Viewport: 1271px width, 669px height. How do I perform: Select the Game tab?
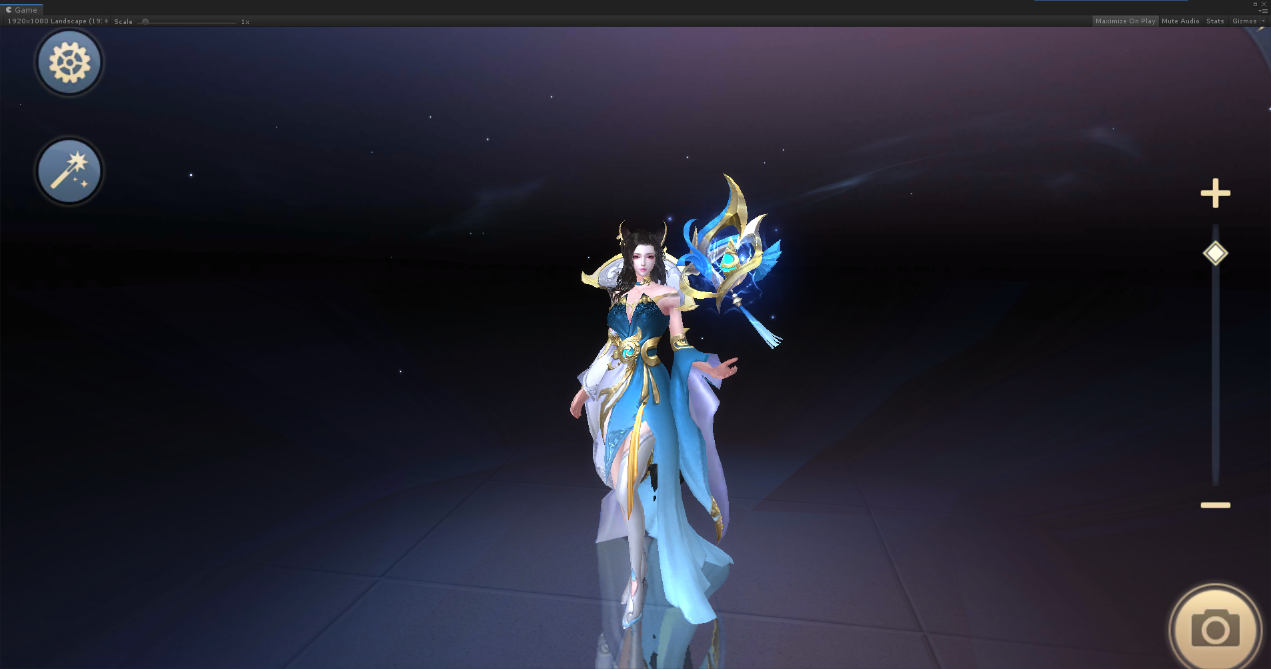tap(22, 9)
